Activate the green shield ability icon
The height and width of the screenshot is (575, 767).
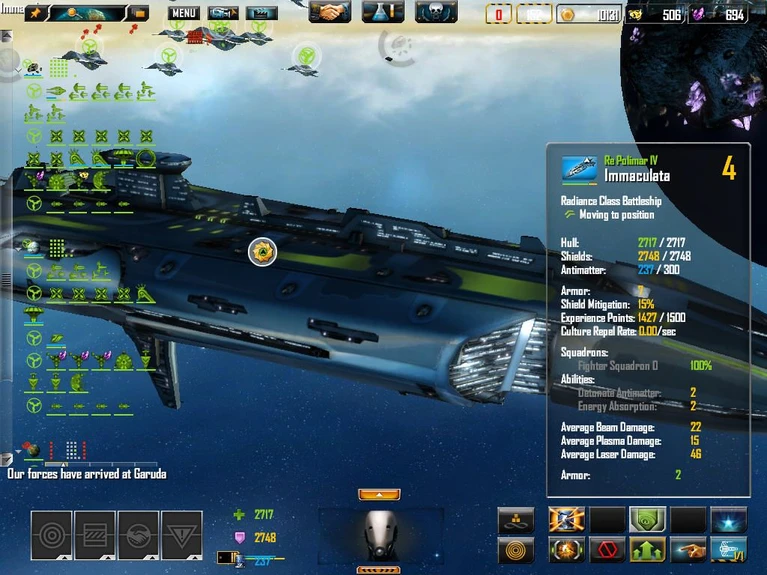tap(647, 520)
